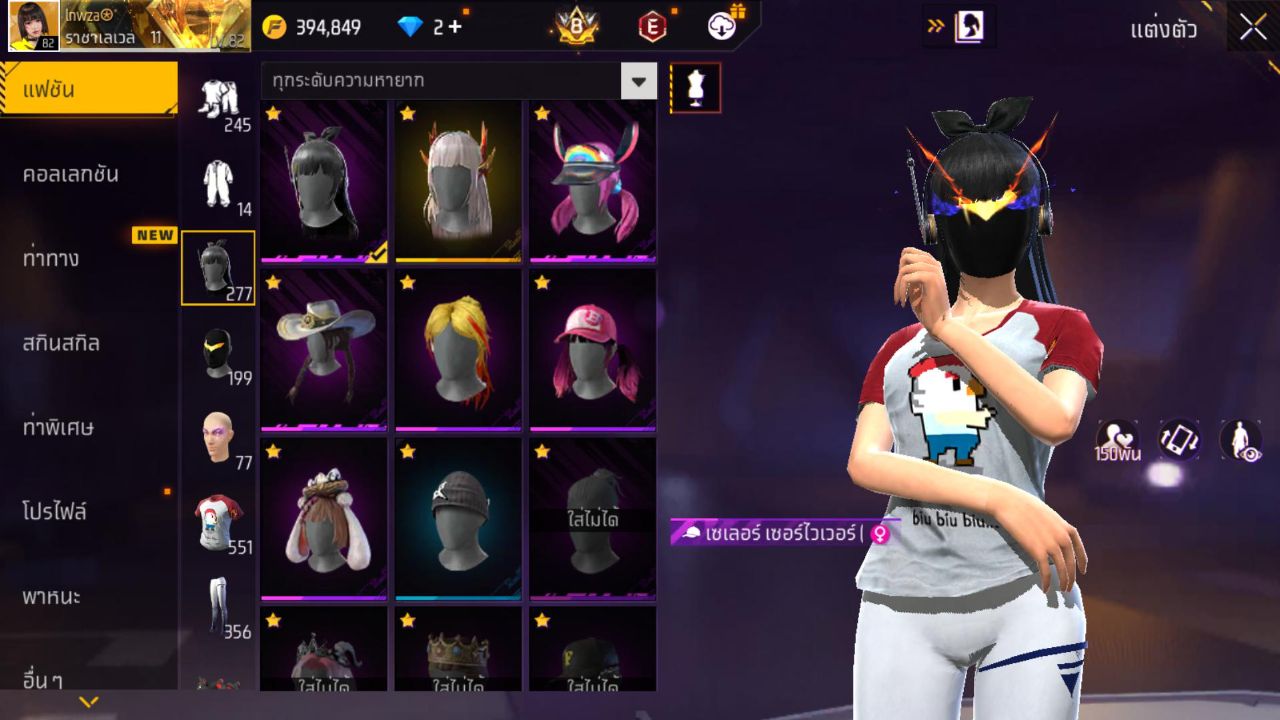
Task: Click the bald head face category icon
Action: [218, 435]
